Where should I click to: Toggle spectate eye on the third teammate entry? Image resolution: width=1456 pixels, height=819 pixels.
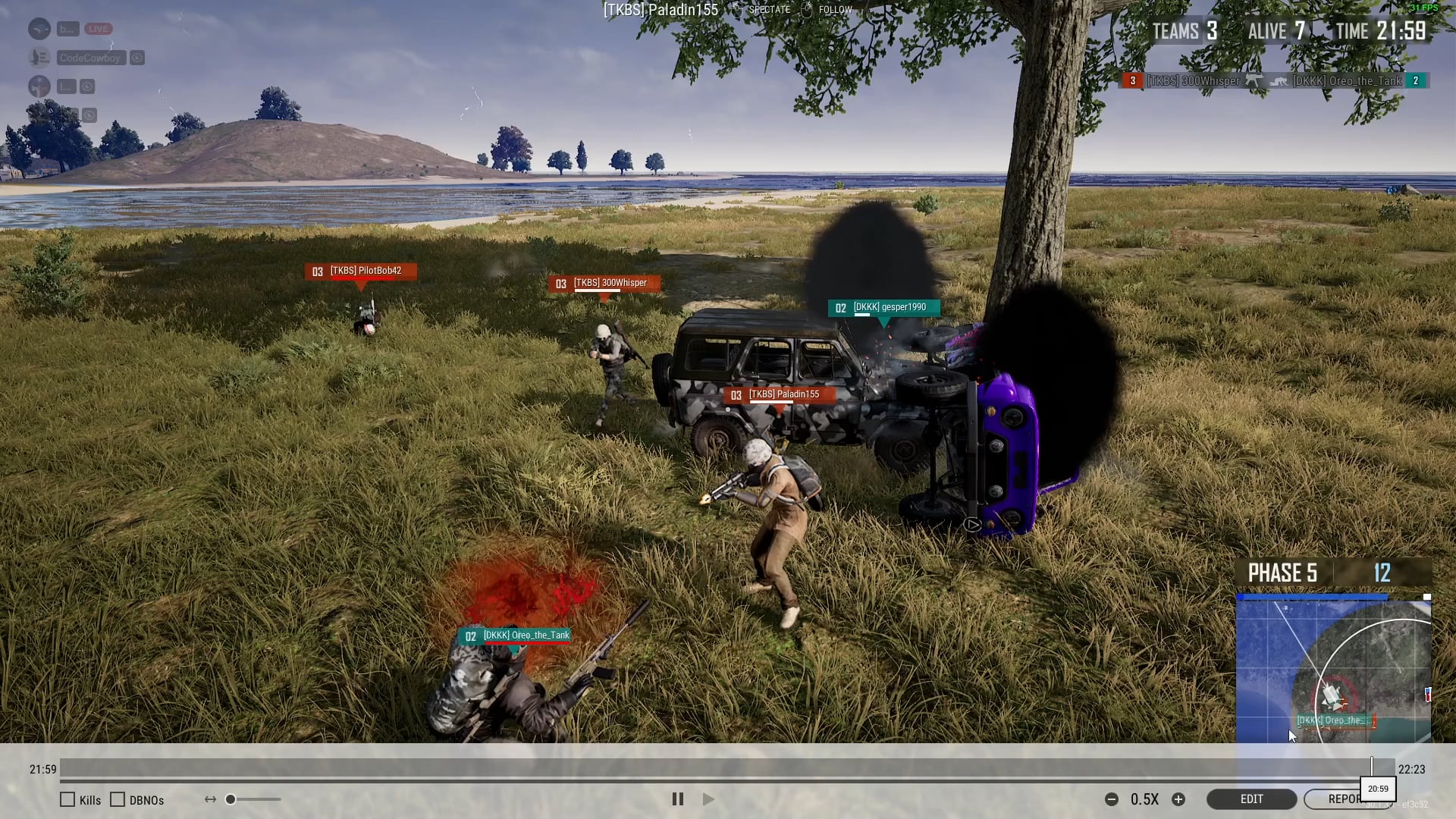[x=89, y=86]
